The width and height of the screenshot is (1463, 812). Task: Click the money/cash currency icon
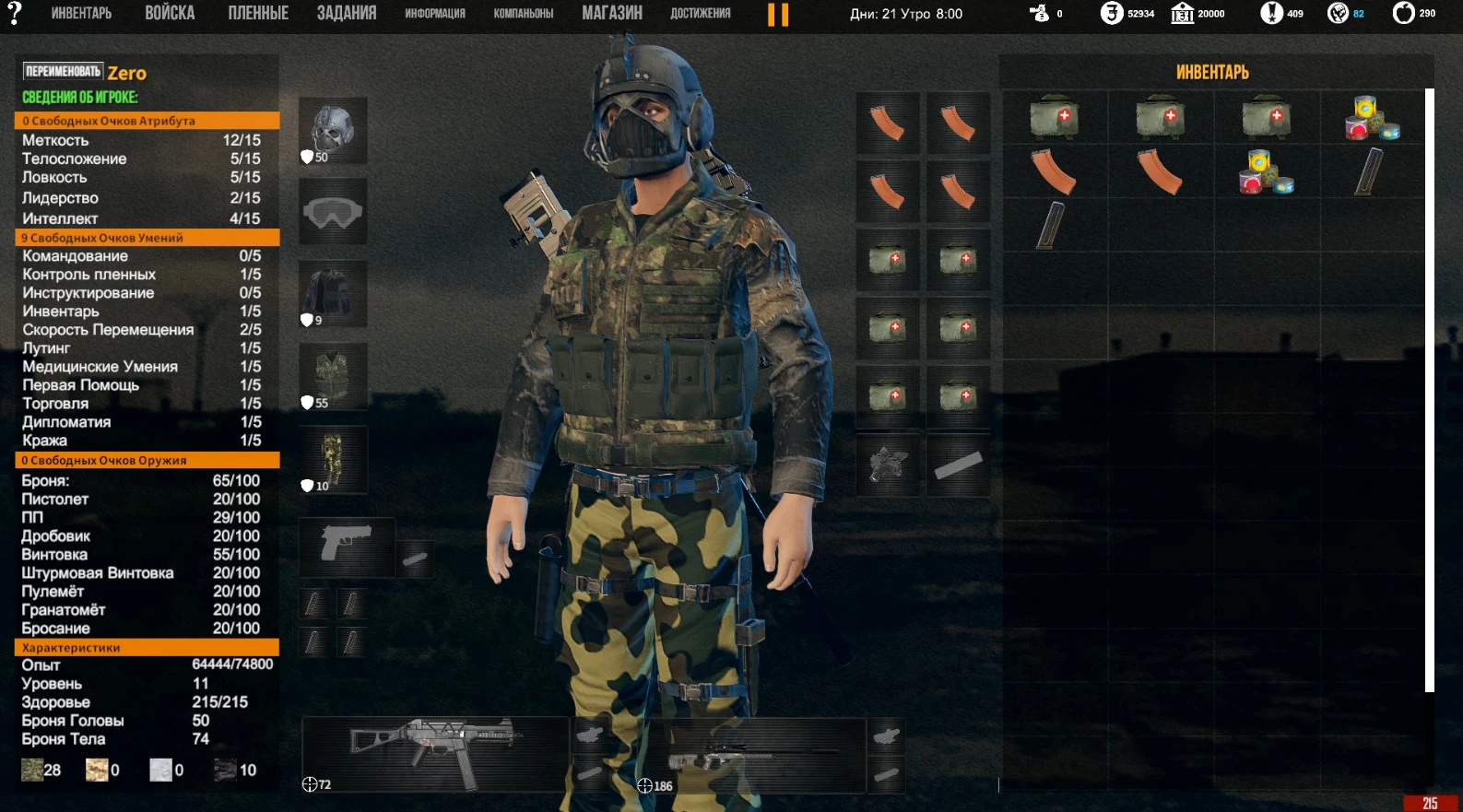(x=1037, y=14)
